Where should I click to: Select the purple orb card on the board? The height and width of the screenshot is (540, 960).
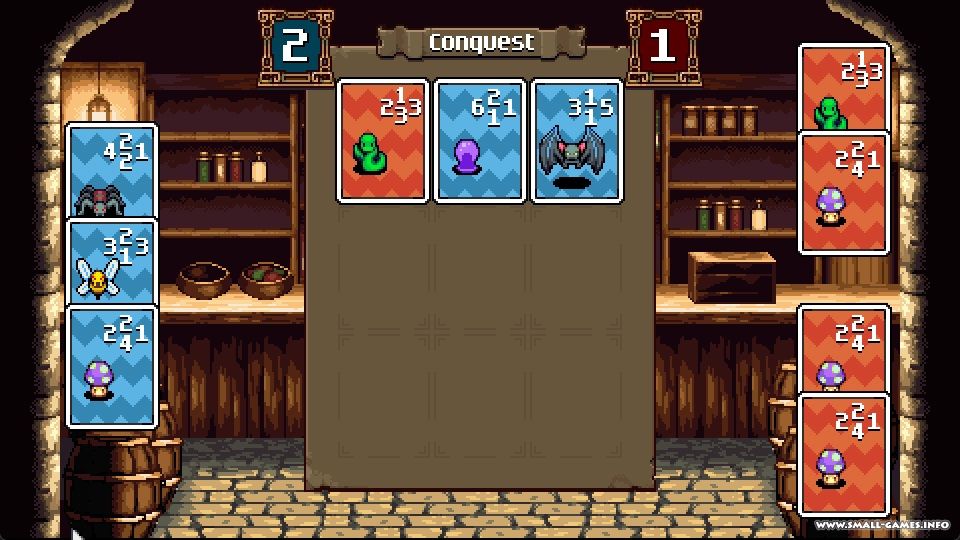[480, 141]
